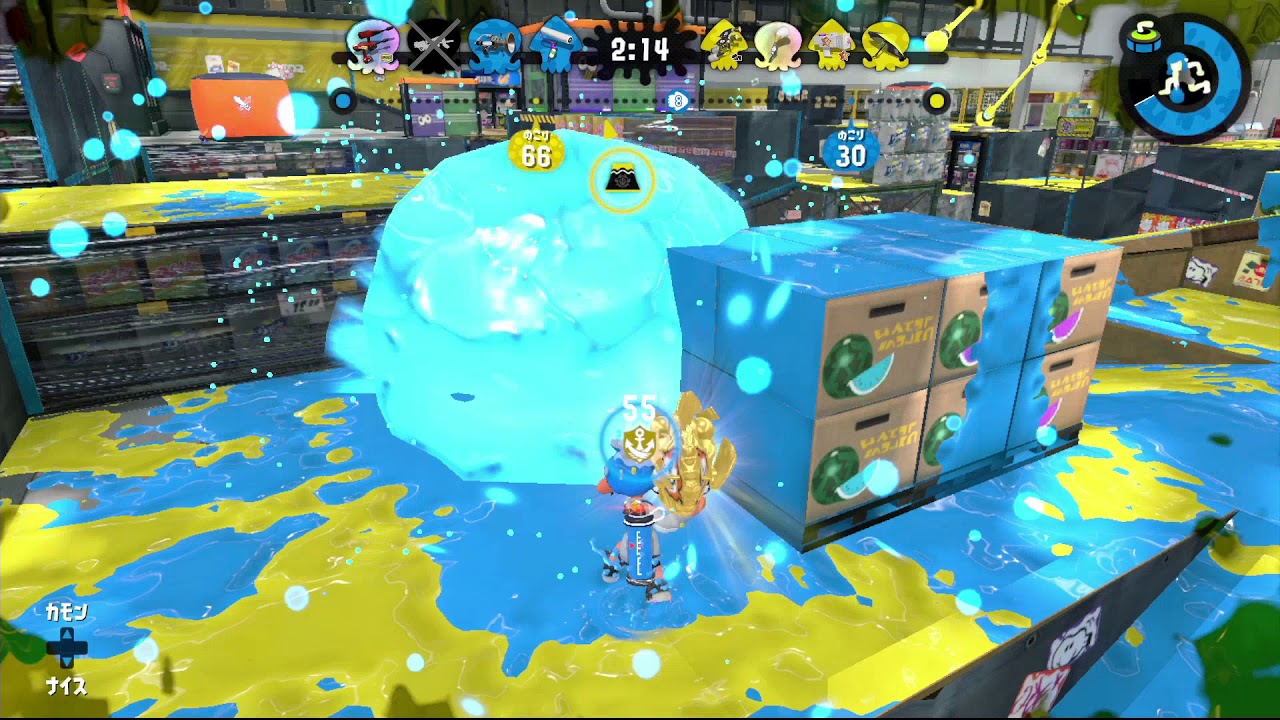The image size is (1280, 720).
Task: Select the yellow team endpoint dot on scoreboard
Action: coord(935,99)
